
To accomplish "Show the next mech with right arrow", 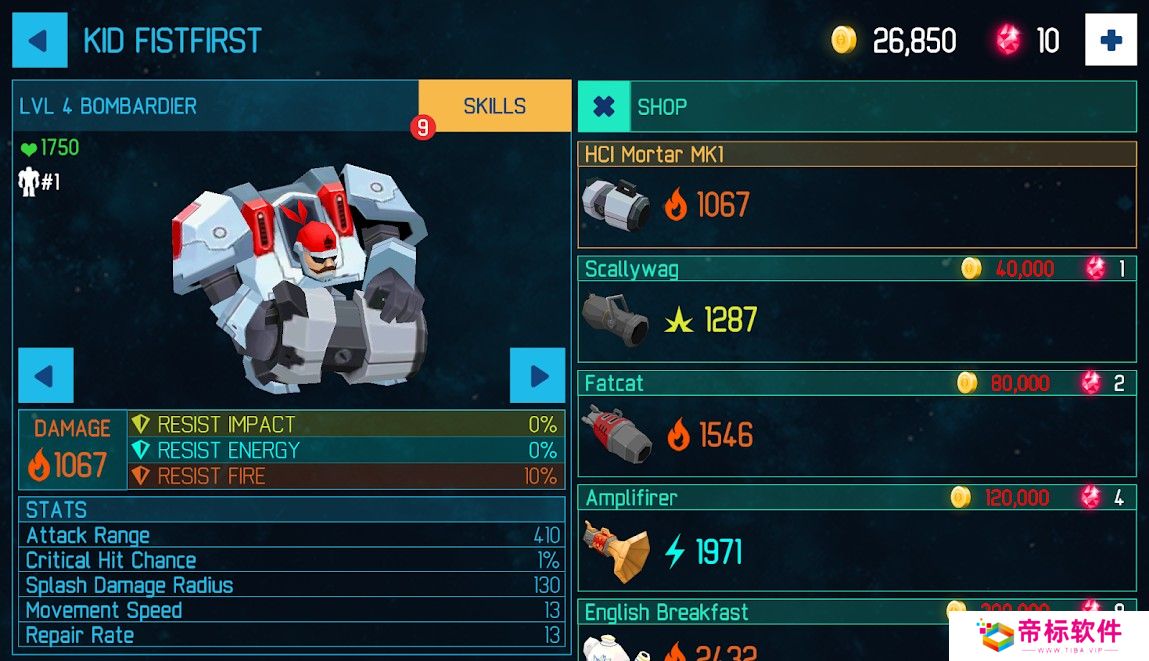I will pos(538,376).
